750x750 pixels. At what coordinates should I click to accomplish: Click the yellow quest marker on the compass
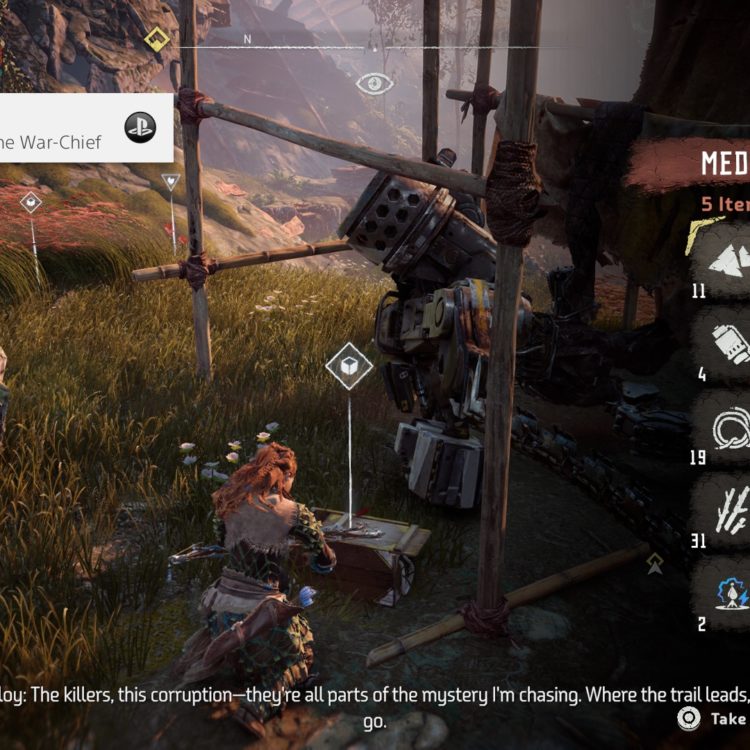click(157, 40)
